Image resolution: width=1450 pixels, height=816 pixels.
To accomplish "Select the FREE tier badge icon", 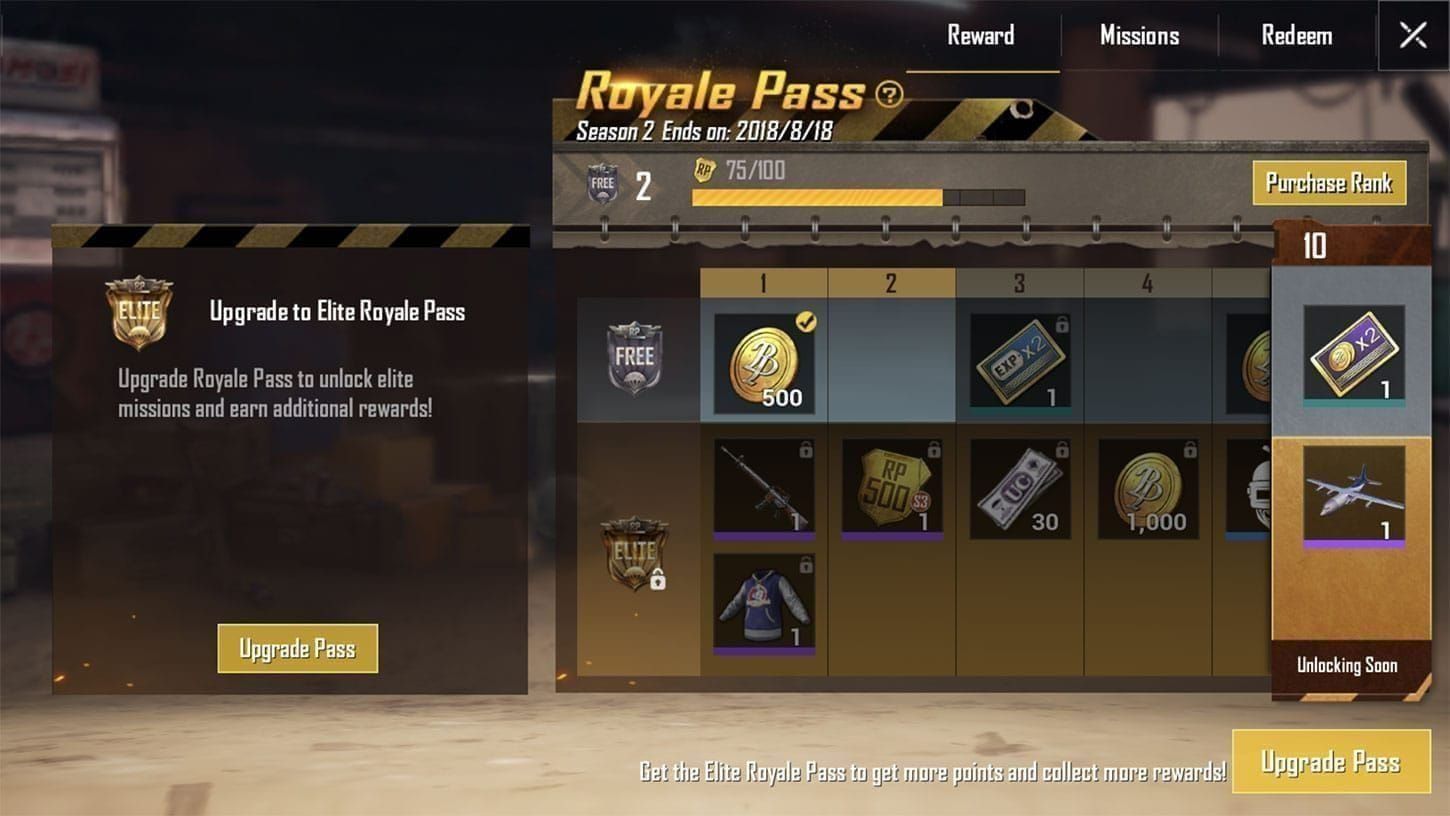I will pyautogui.click(x=637, y=357).
